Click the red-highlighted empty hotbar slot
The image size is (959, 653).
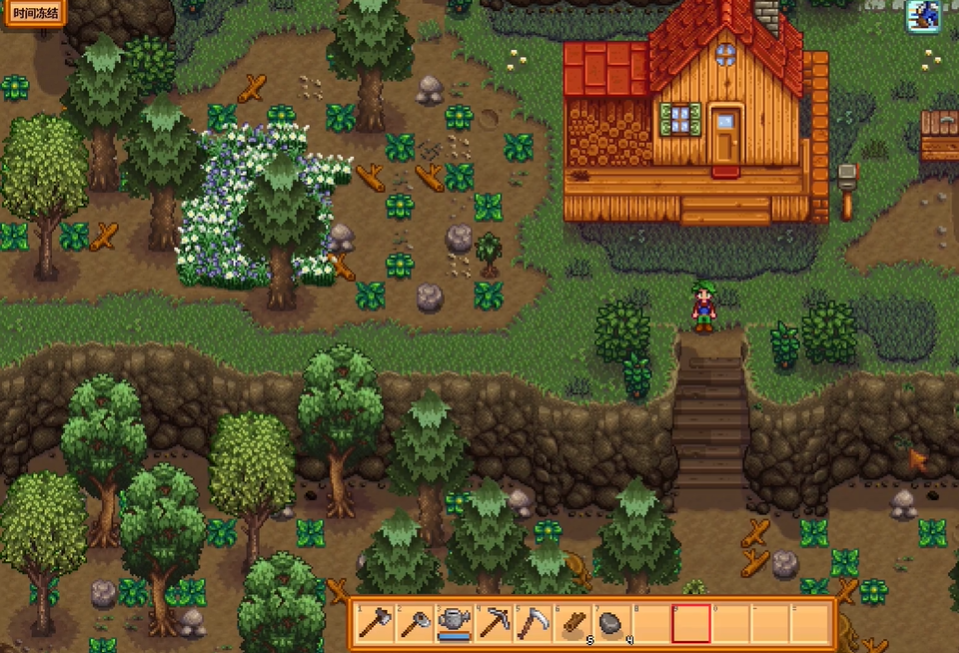point(691,623)
